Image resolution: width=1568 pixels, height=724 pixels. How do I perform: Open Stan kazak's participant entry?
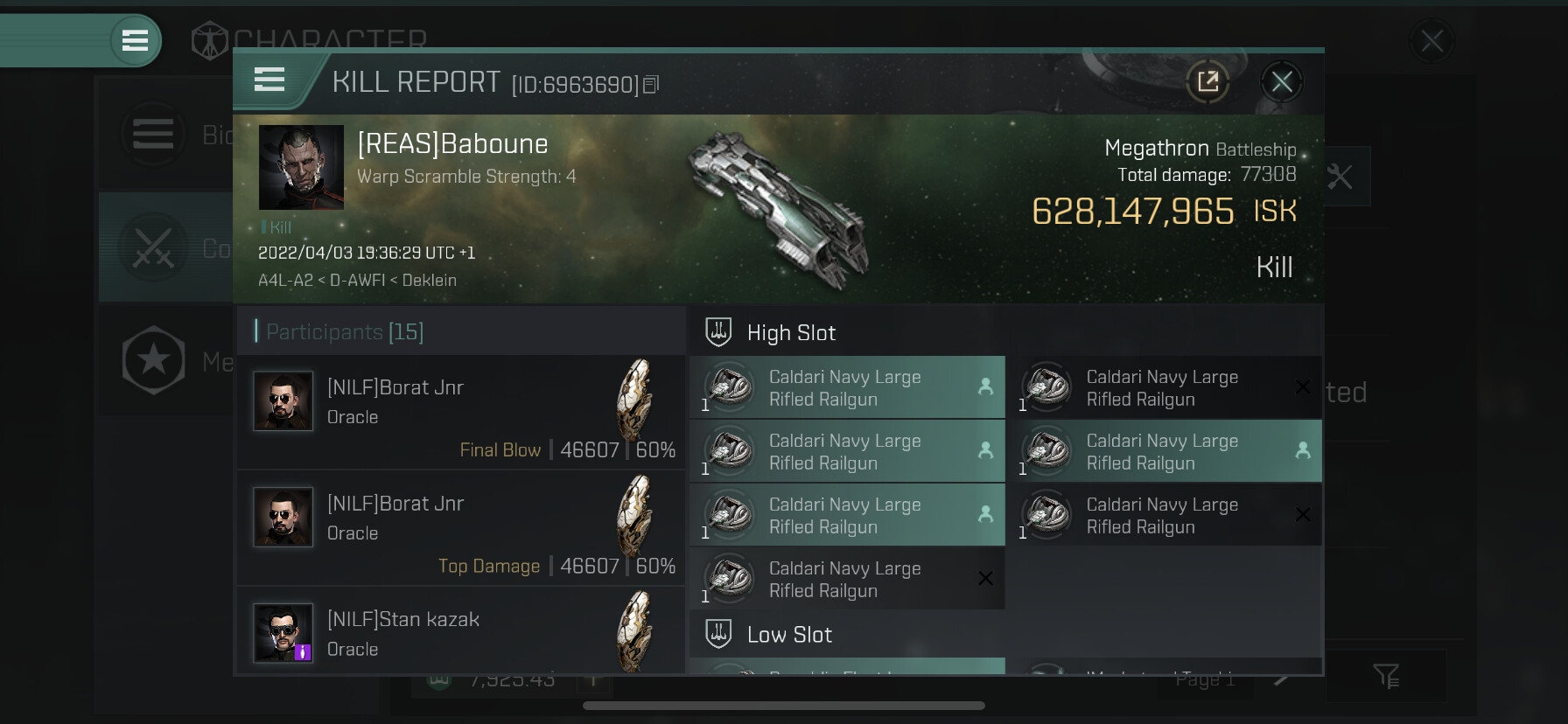click(x=461, y=633)
